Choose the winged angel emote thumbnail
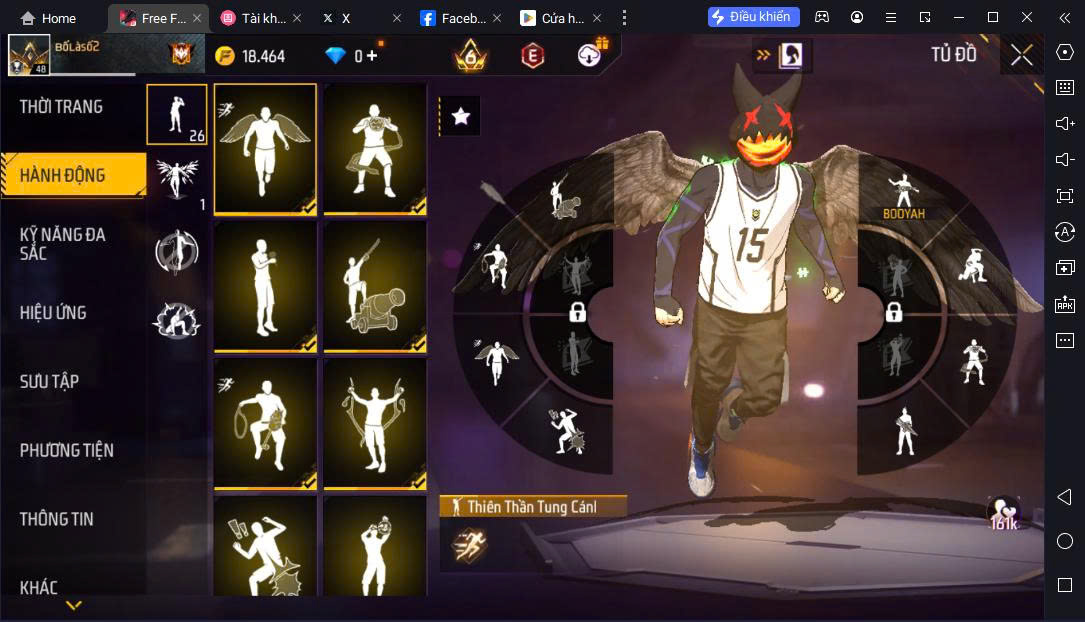This screenshot has width=1085, height=622. [265, 148]
